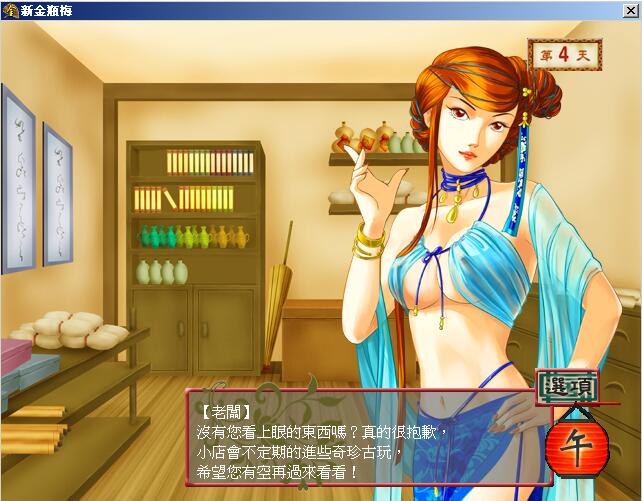
Task: Close the game window
Action: pyautogui.click(x=629, y=10)
